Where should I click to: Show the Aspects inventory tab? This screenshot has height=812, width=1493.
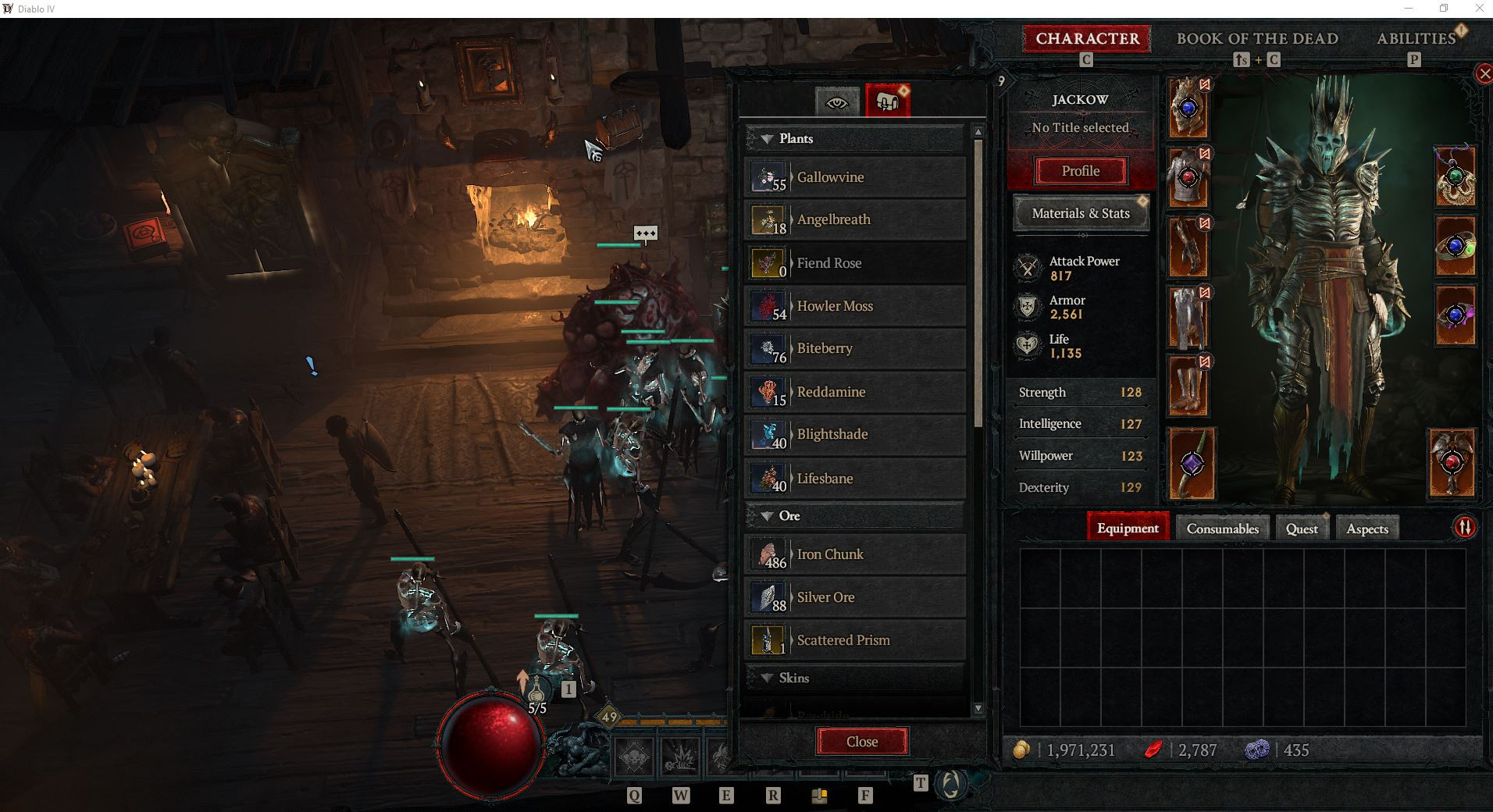pos(1367,529)
